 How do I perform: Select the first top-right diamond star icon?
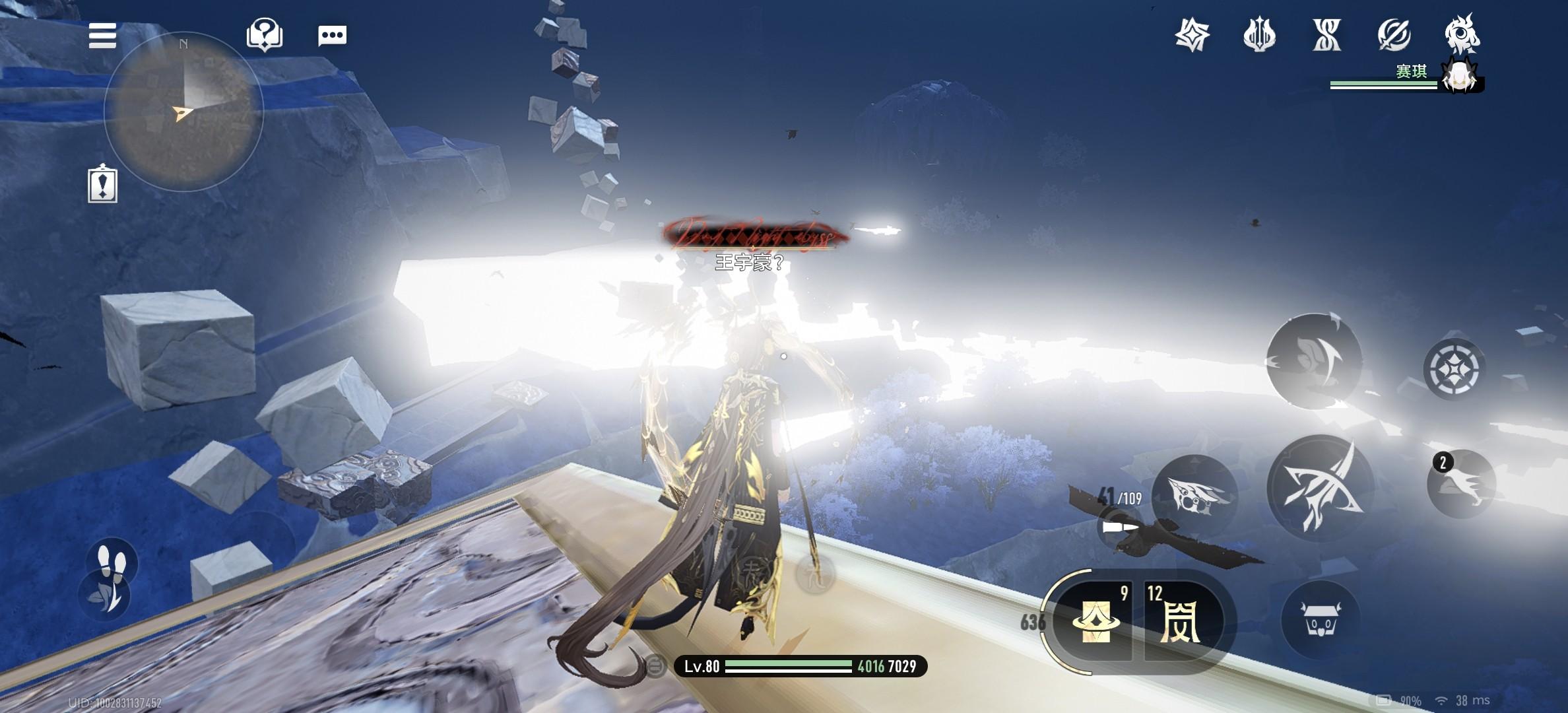click(x=1192, y=34)
